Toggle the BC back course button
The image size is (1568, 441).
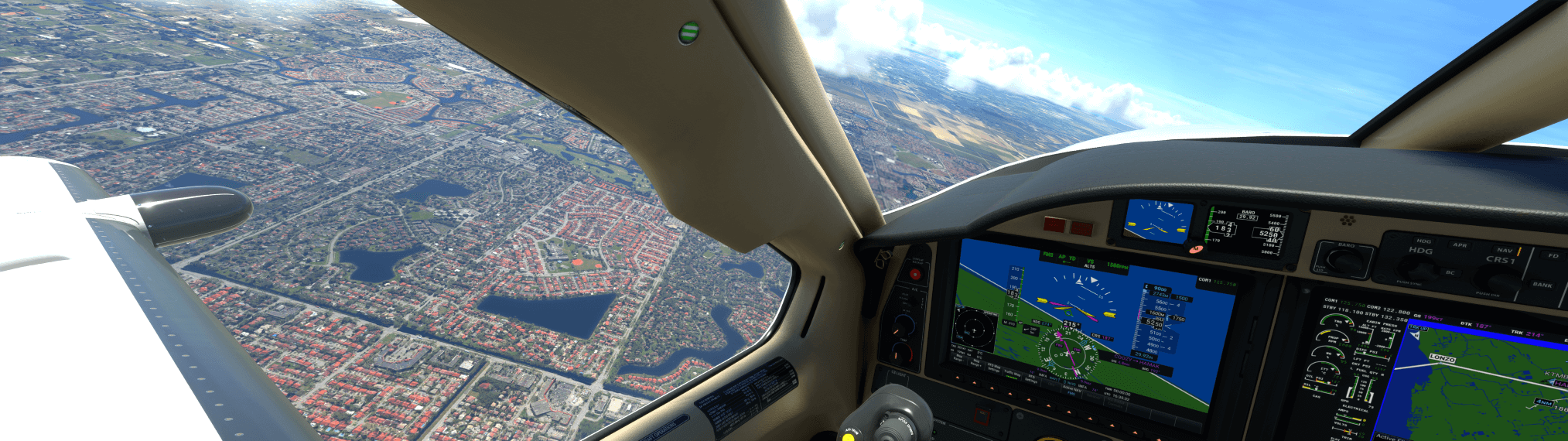pos(1450,272)
